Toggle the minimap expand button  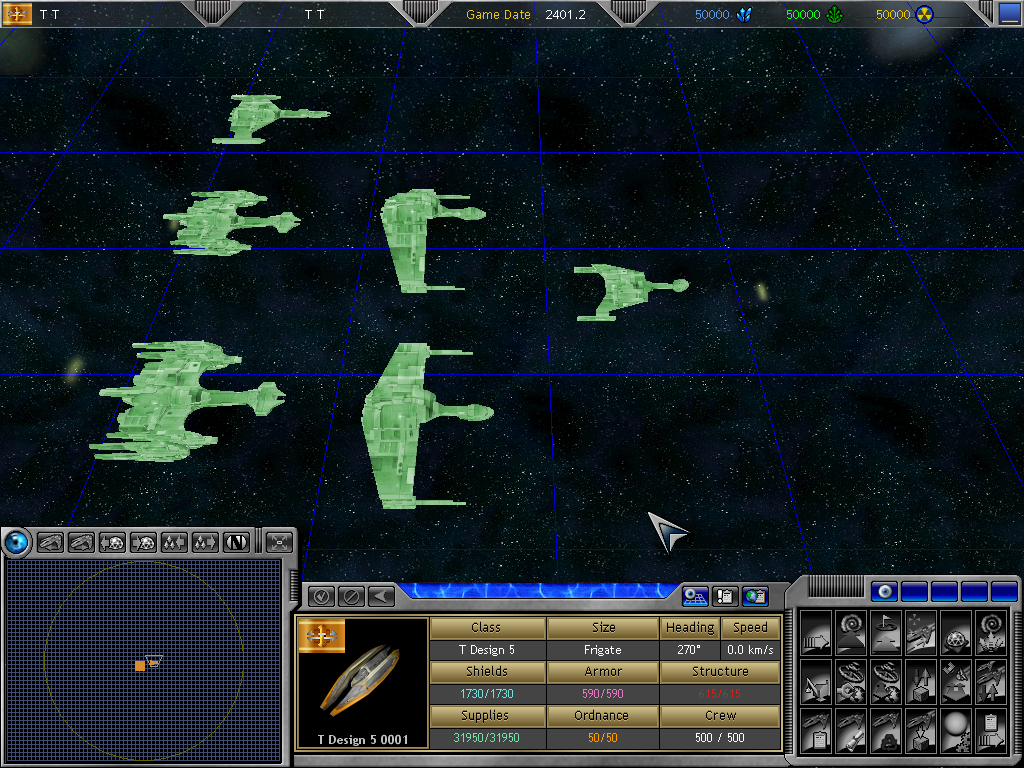click(x=280, y=542)
